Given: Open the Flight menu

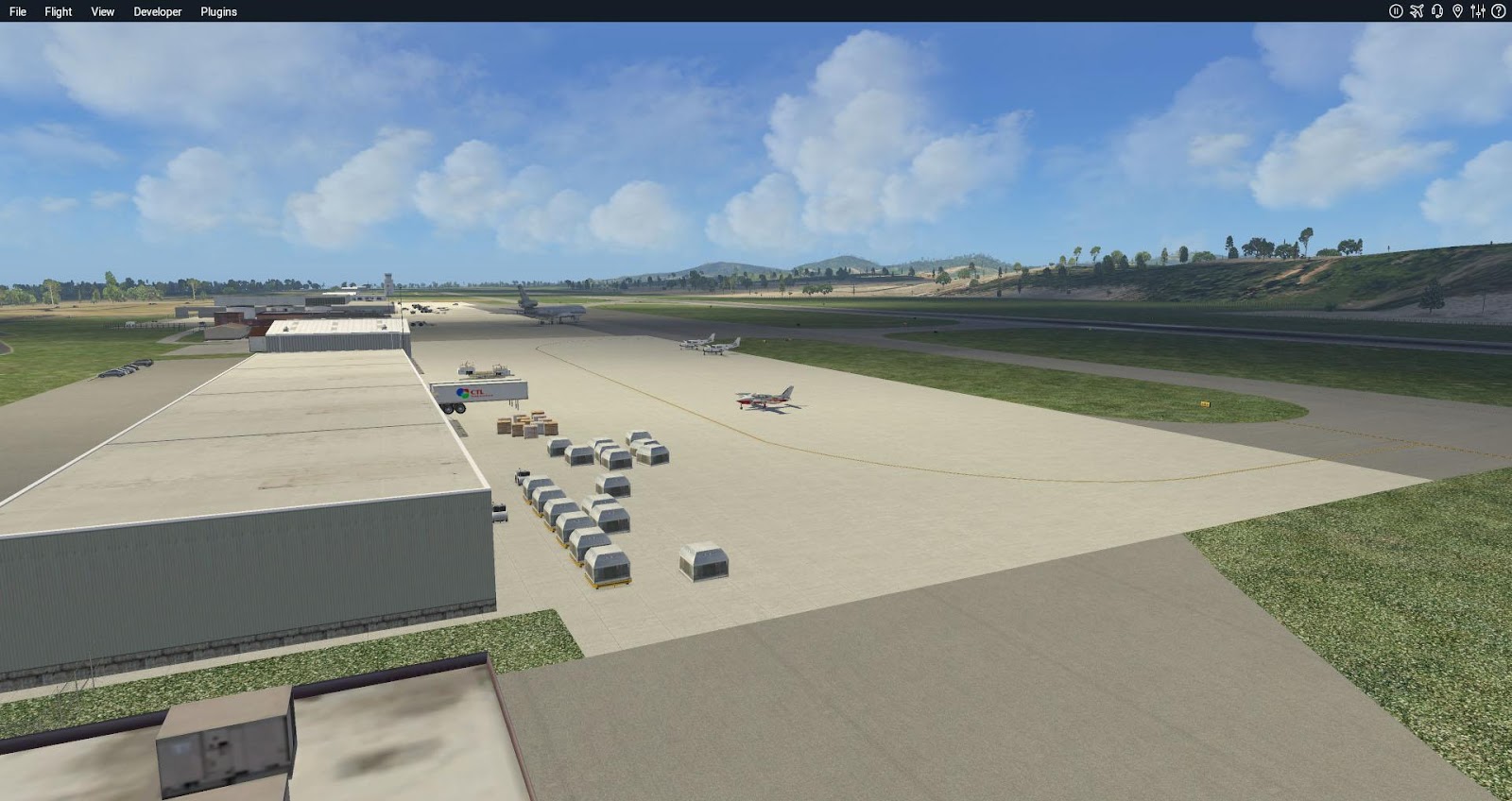Looking at the screenshot, I should [59, 11].
